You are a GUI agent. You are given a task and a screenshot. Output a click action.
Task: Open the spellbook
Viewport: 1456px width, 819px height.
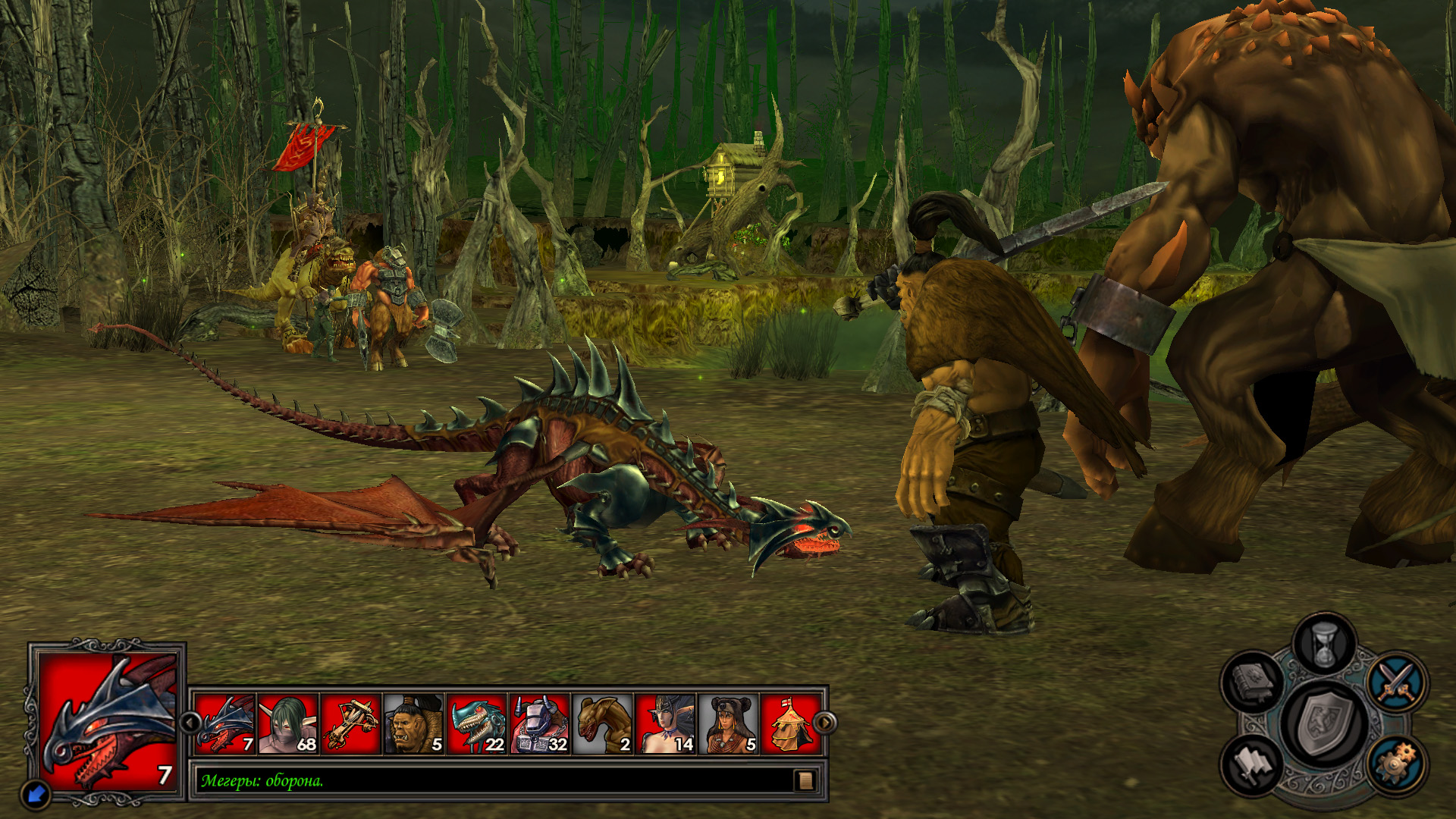pyautogui.click(x=1252, y=680)
